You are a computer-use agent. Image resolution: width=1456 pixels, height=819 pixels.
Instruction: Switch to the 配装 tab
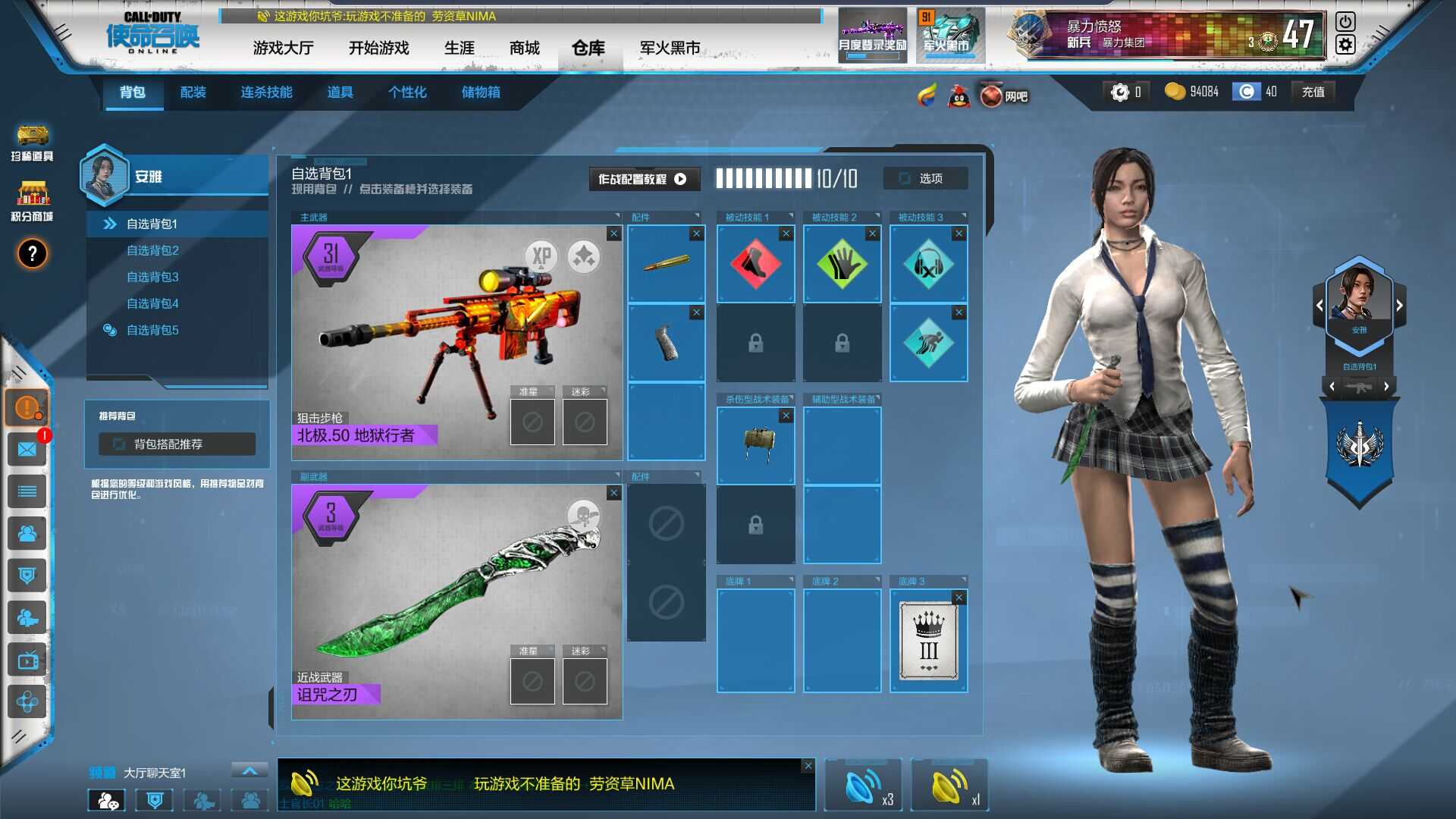[x=193, y=93]
